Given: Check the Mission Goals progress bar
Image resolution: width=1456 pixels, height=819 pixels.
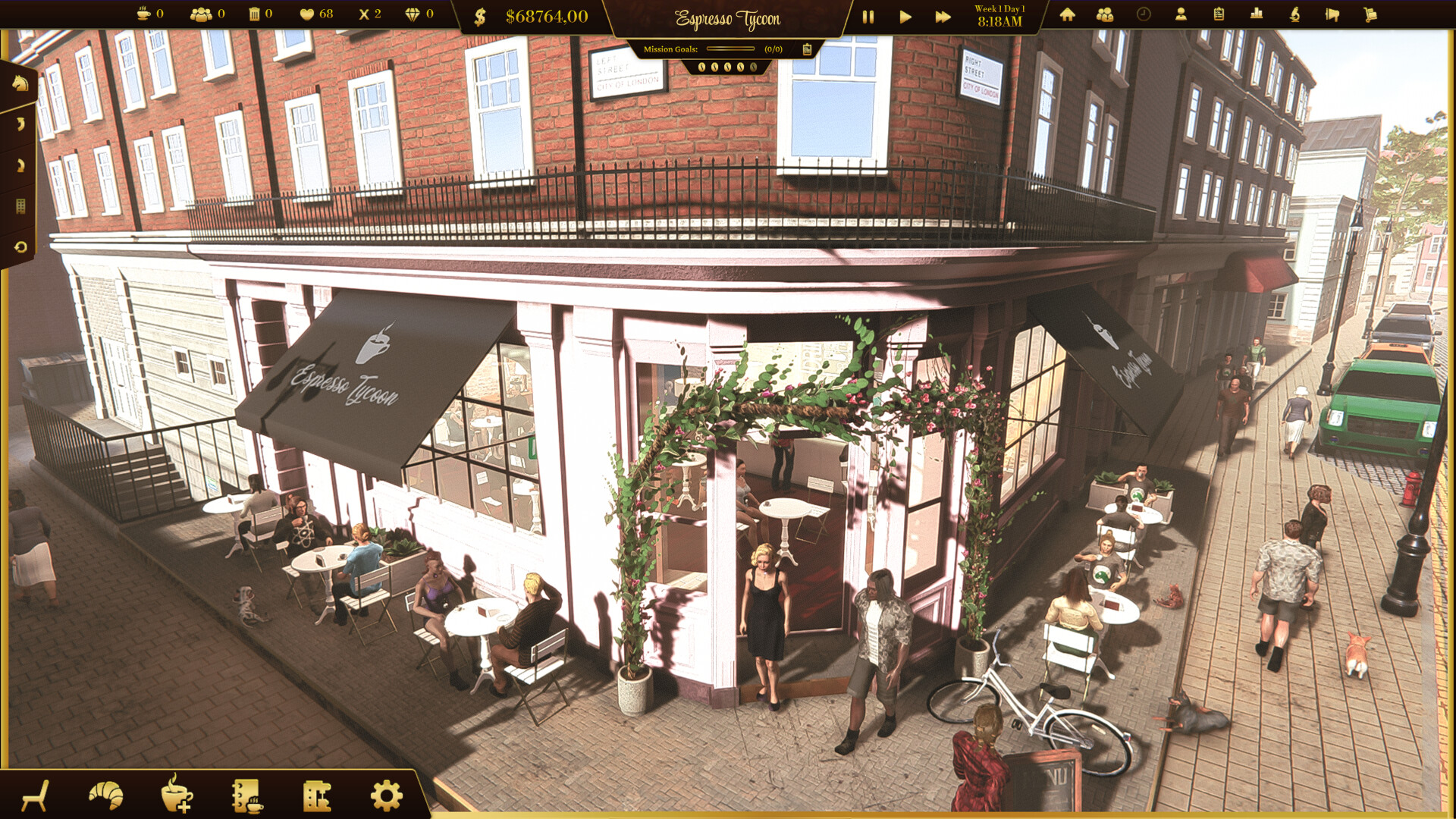Looking at the screenshot, I should [730, 48].
